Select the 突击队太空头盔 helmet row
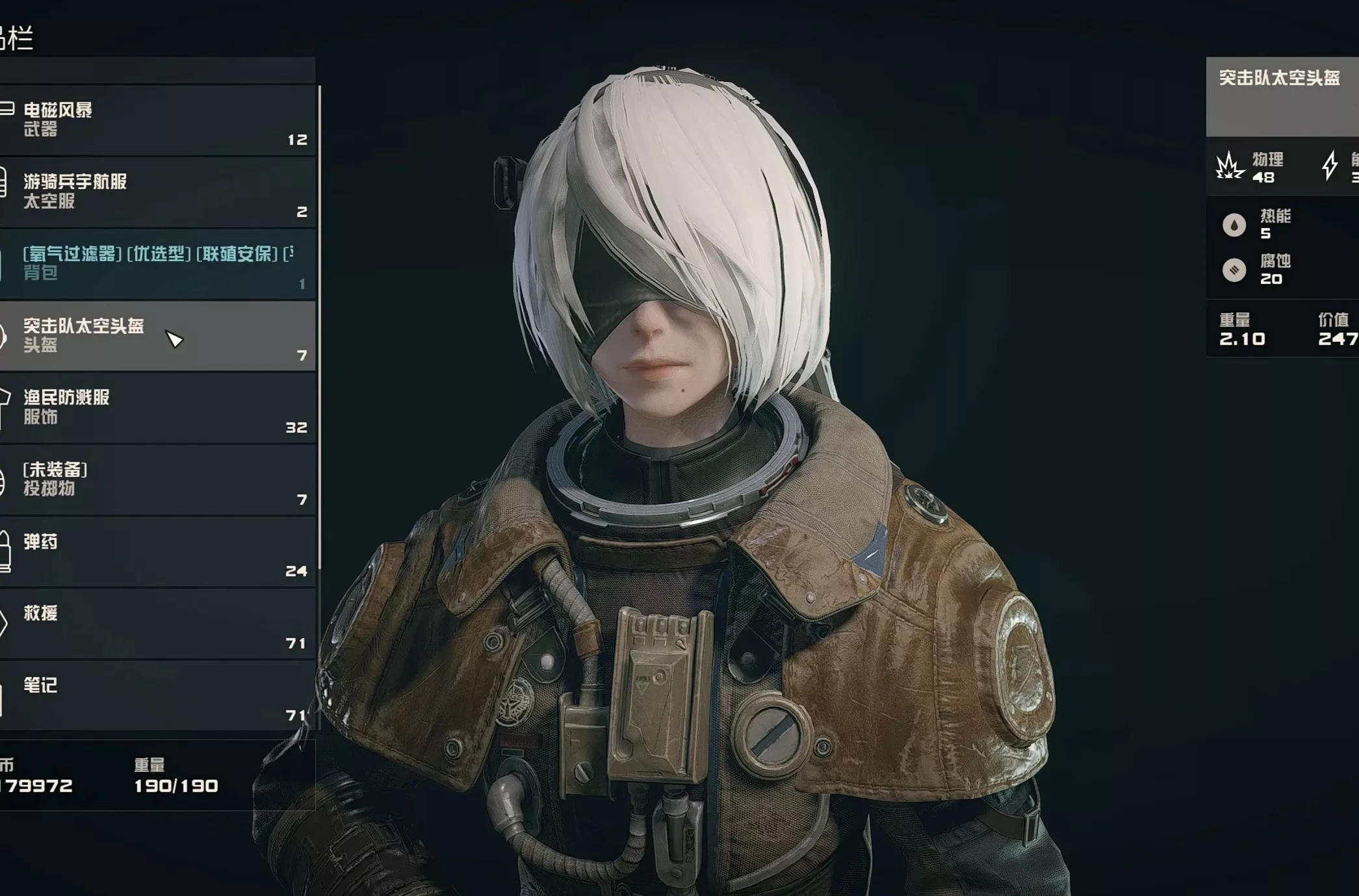The width and height of the screenshot is (1359, 896). (156, 335)
